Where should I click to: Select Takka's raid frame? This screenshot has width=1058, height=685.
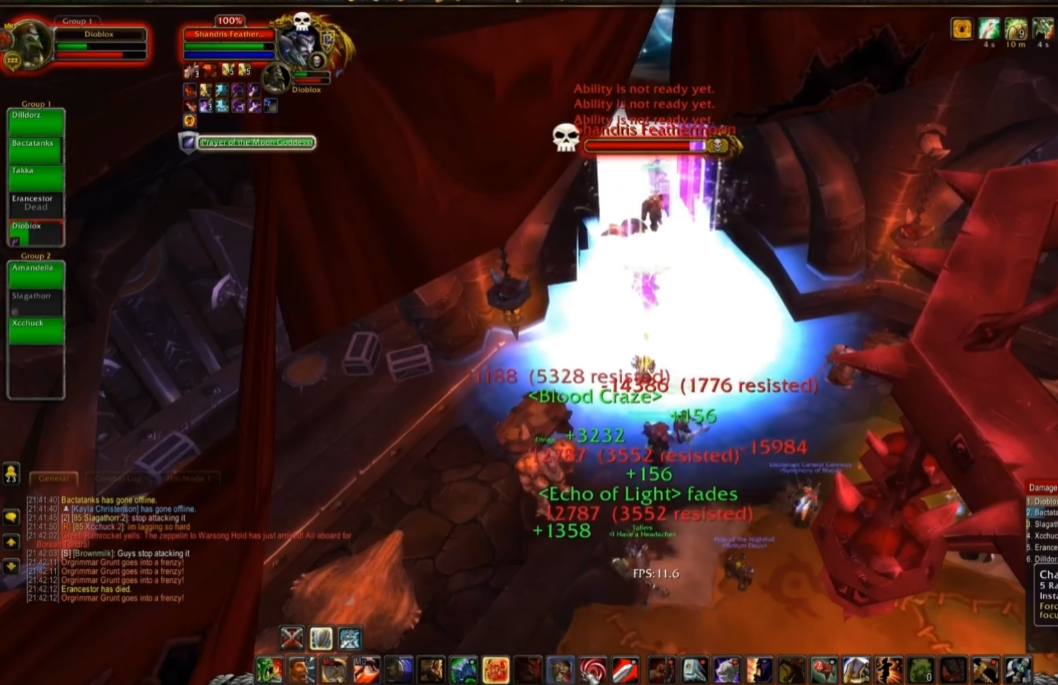[36, 178]
